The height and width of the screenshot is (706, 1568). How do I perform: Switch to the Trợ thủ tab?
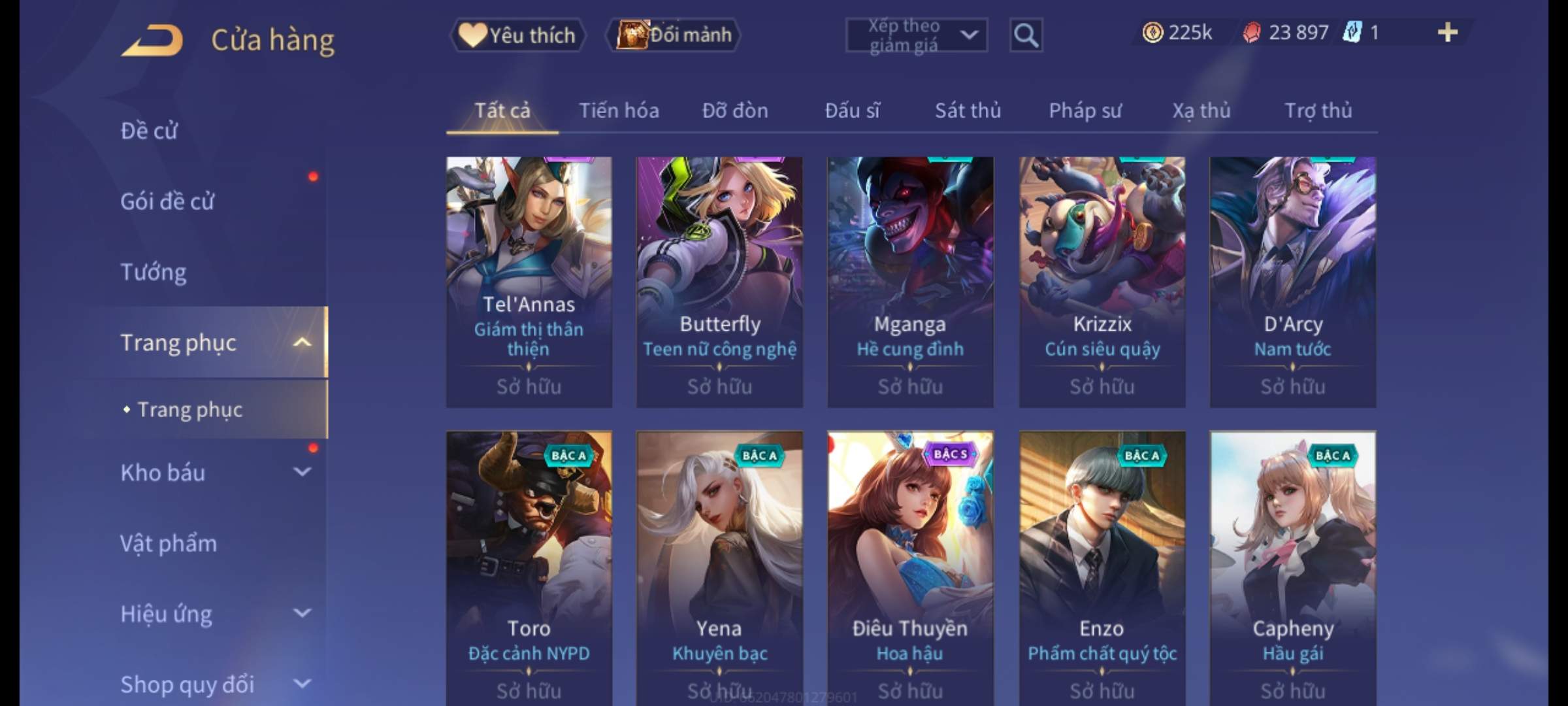click(1318, 110)
